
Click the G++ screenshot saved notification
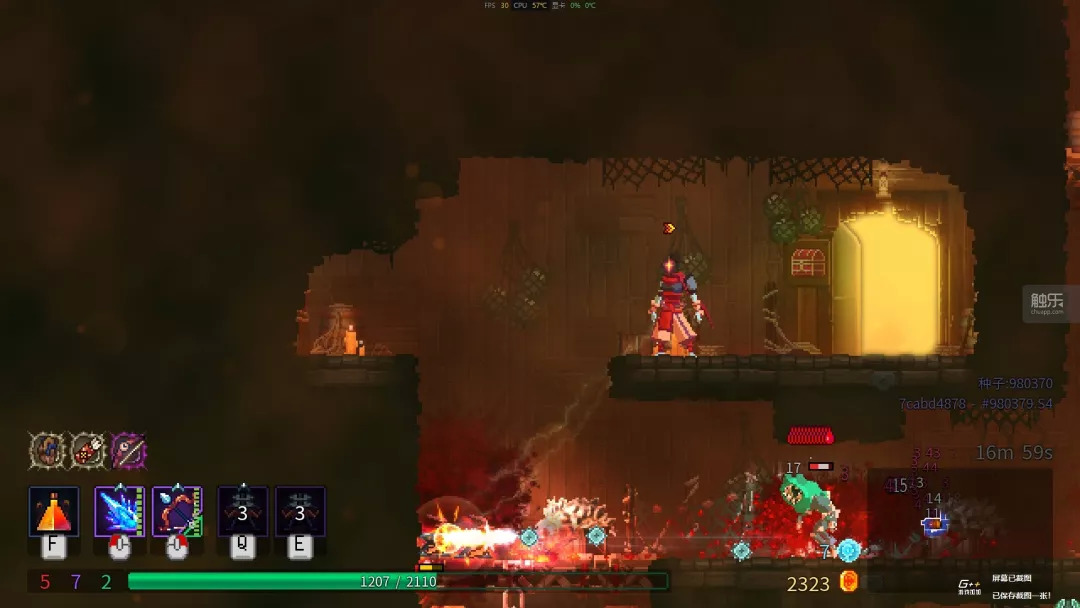pyautogui.click(x=1011, y=585)
